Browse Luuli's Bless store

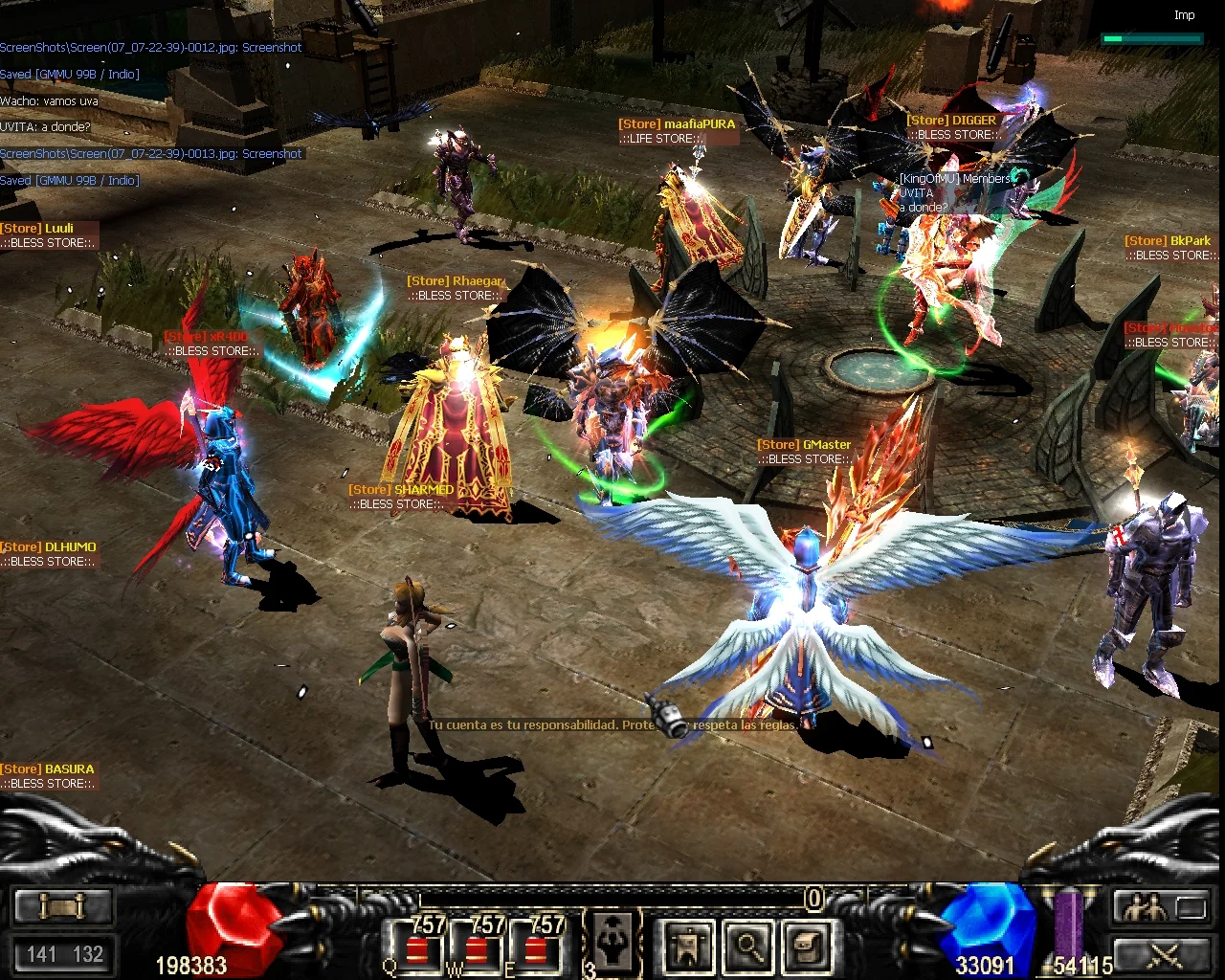[x=46, y=235]
